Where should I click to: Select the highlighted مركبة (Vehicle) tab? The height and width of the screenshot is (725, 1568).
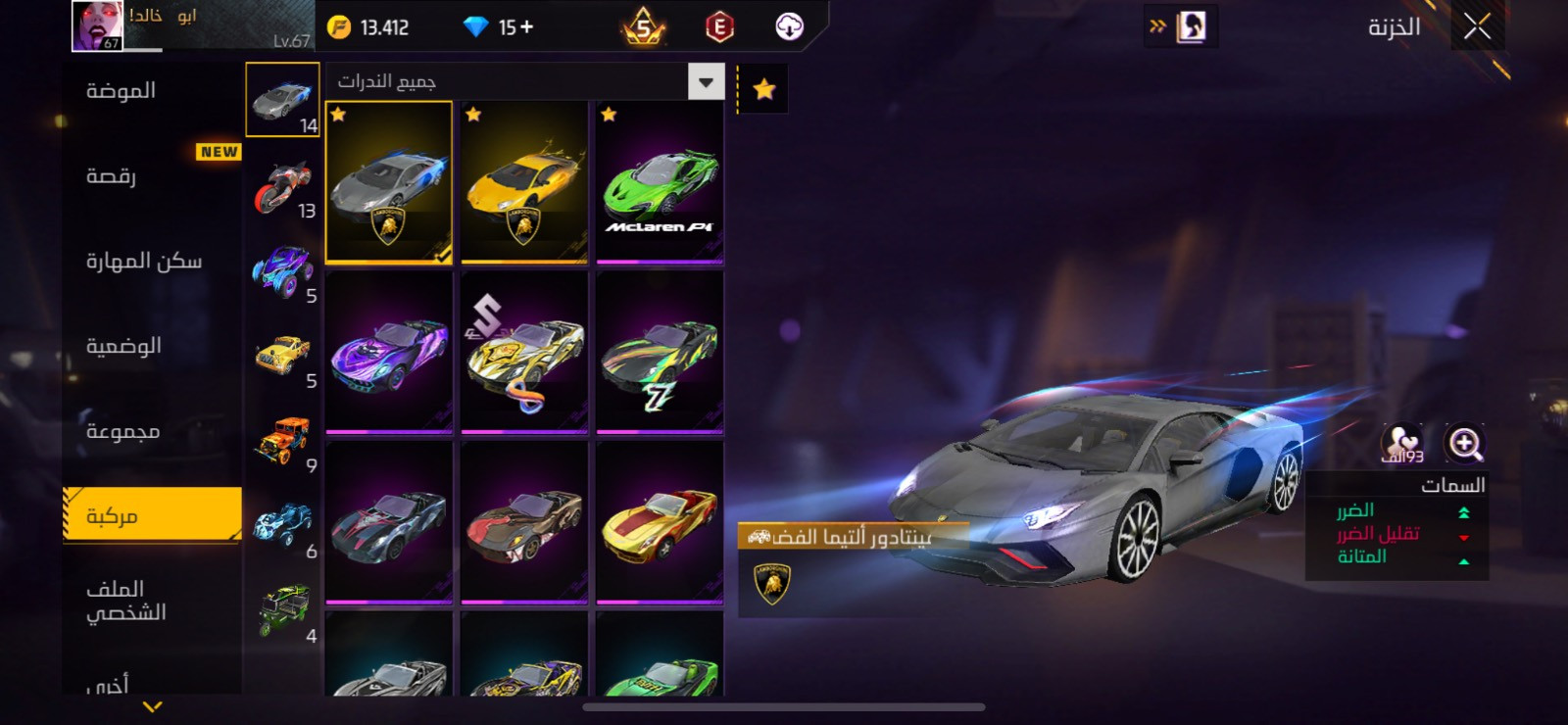pos(152,515)
